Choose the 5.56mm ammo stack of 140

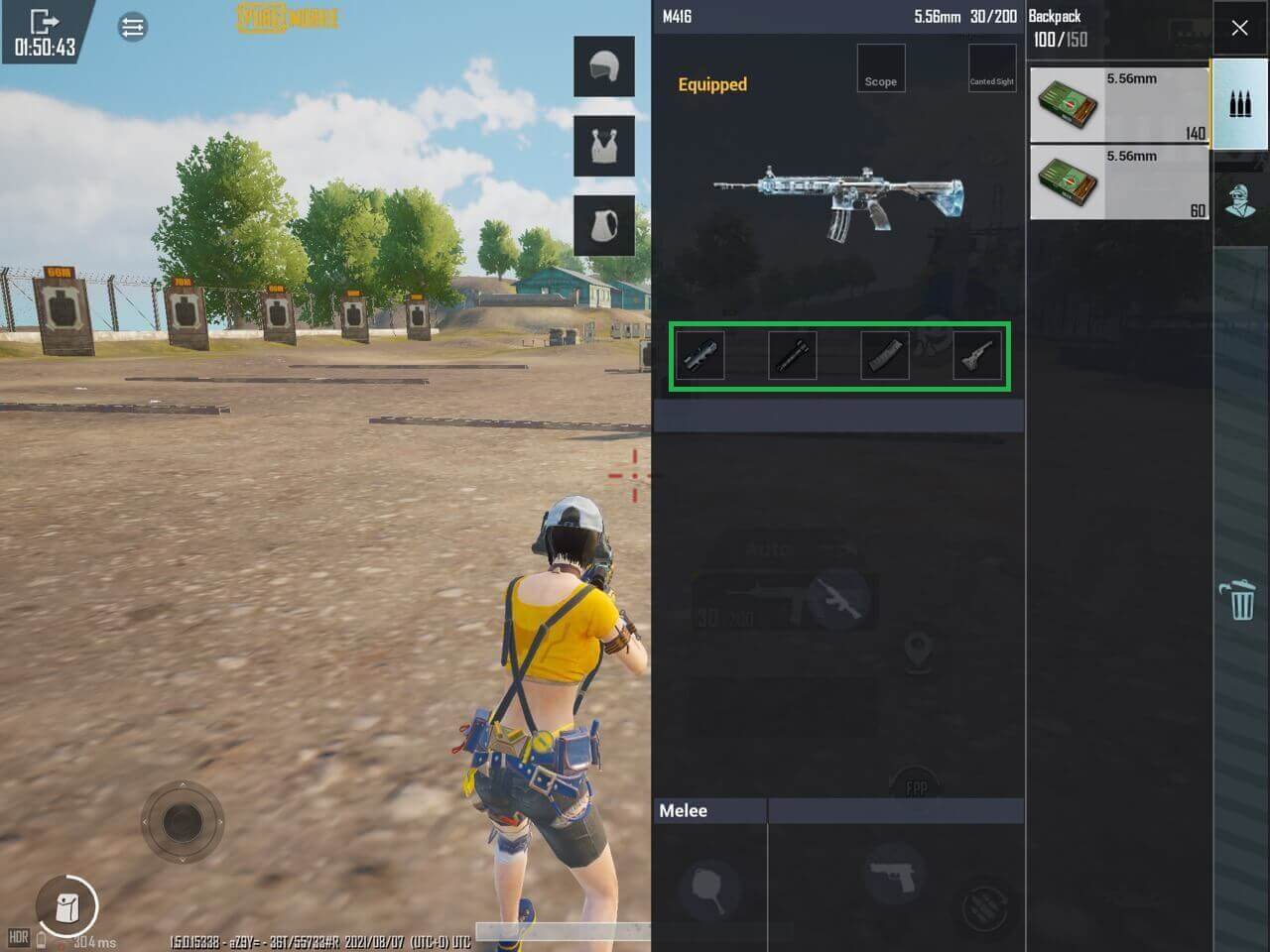[x=1118, y=105]
